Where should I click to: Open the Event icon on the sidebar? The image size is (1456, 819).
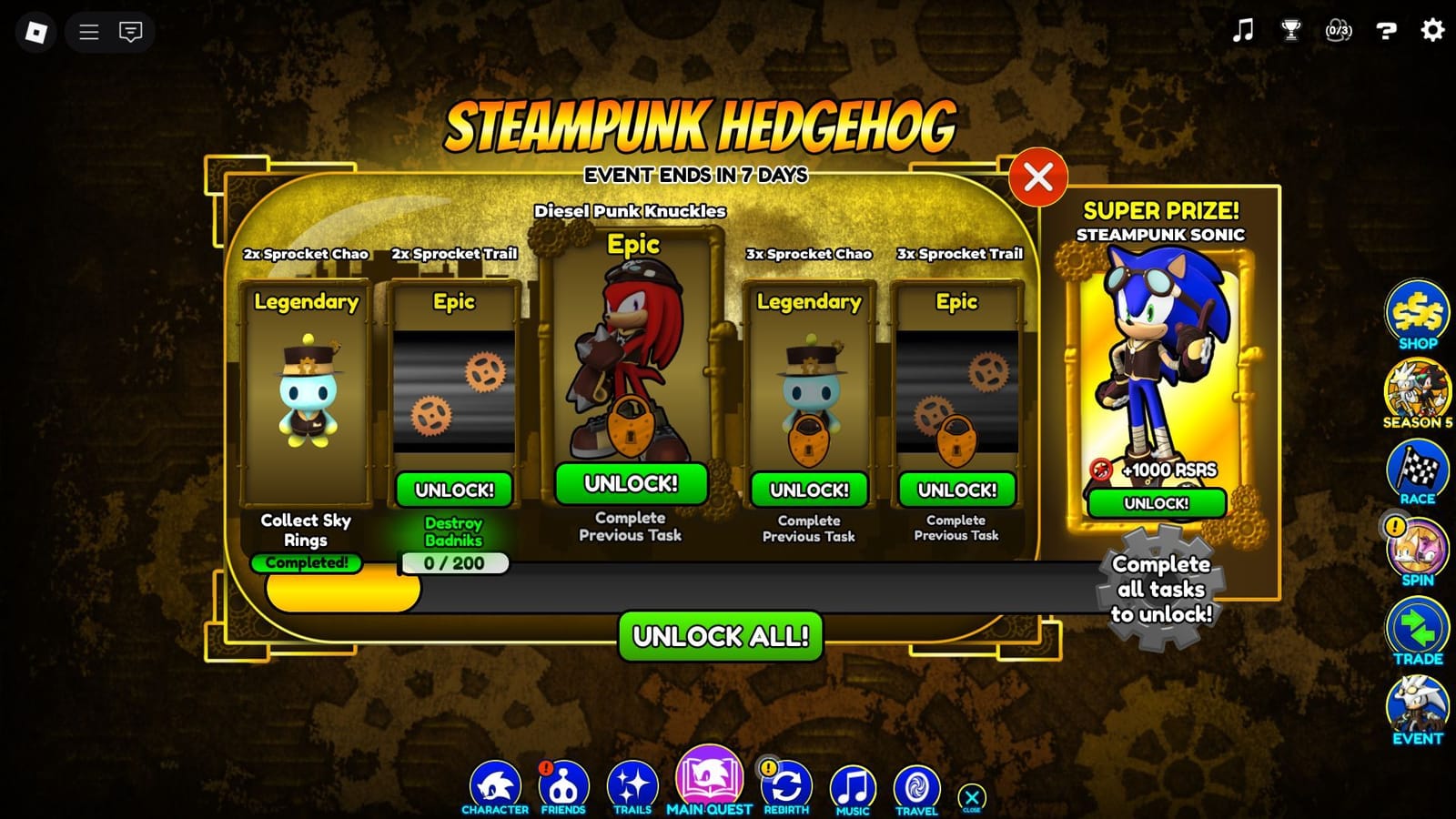coord(1417,703)
